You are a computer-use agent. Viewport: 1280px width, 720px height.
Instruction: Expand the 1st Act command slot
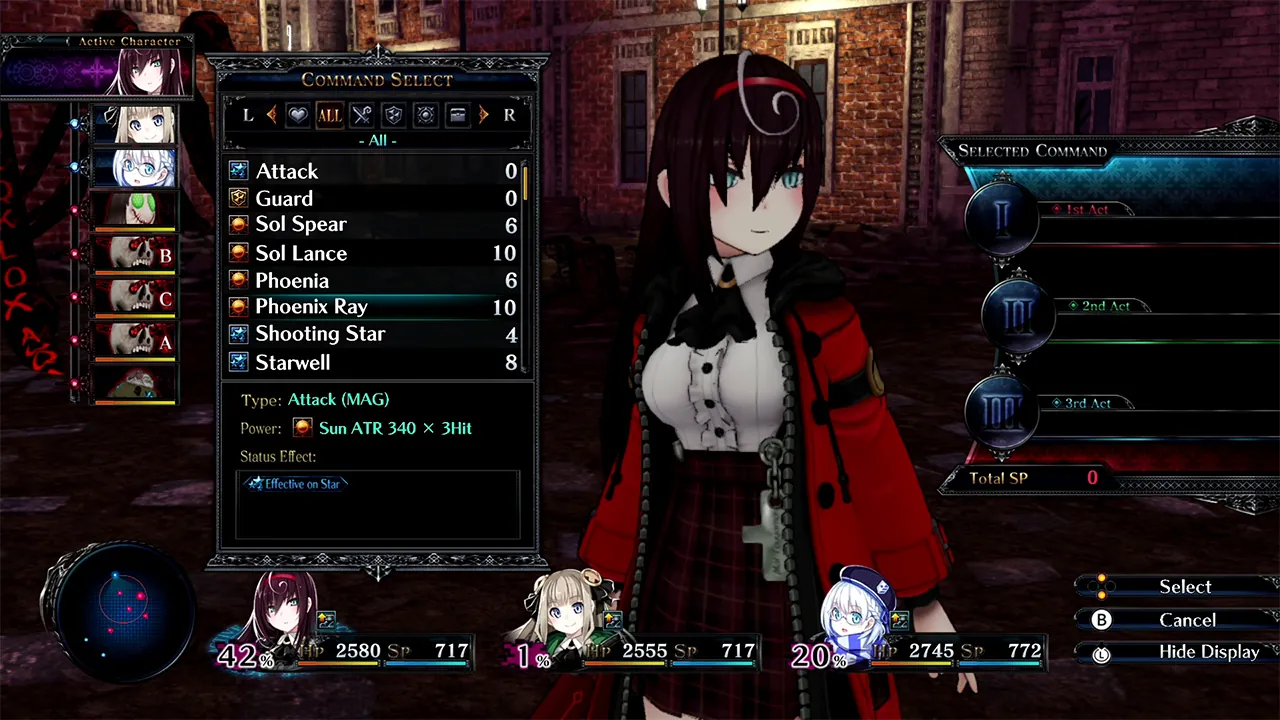pos(1001,218)
